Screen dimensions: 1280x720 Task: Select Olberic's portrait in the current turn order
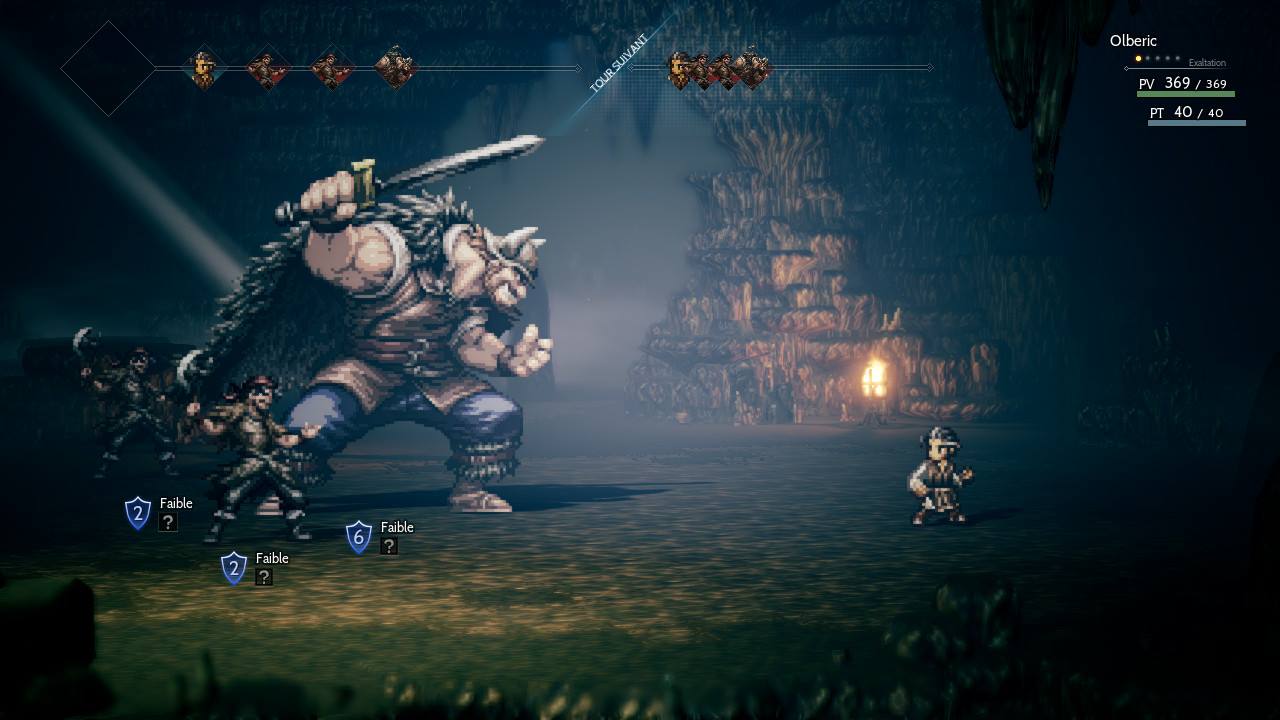tap(205, 69)
